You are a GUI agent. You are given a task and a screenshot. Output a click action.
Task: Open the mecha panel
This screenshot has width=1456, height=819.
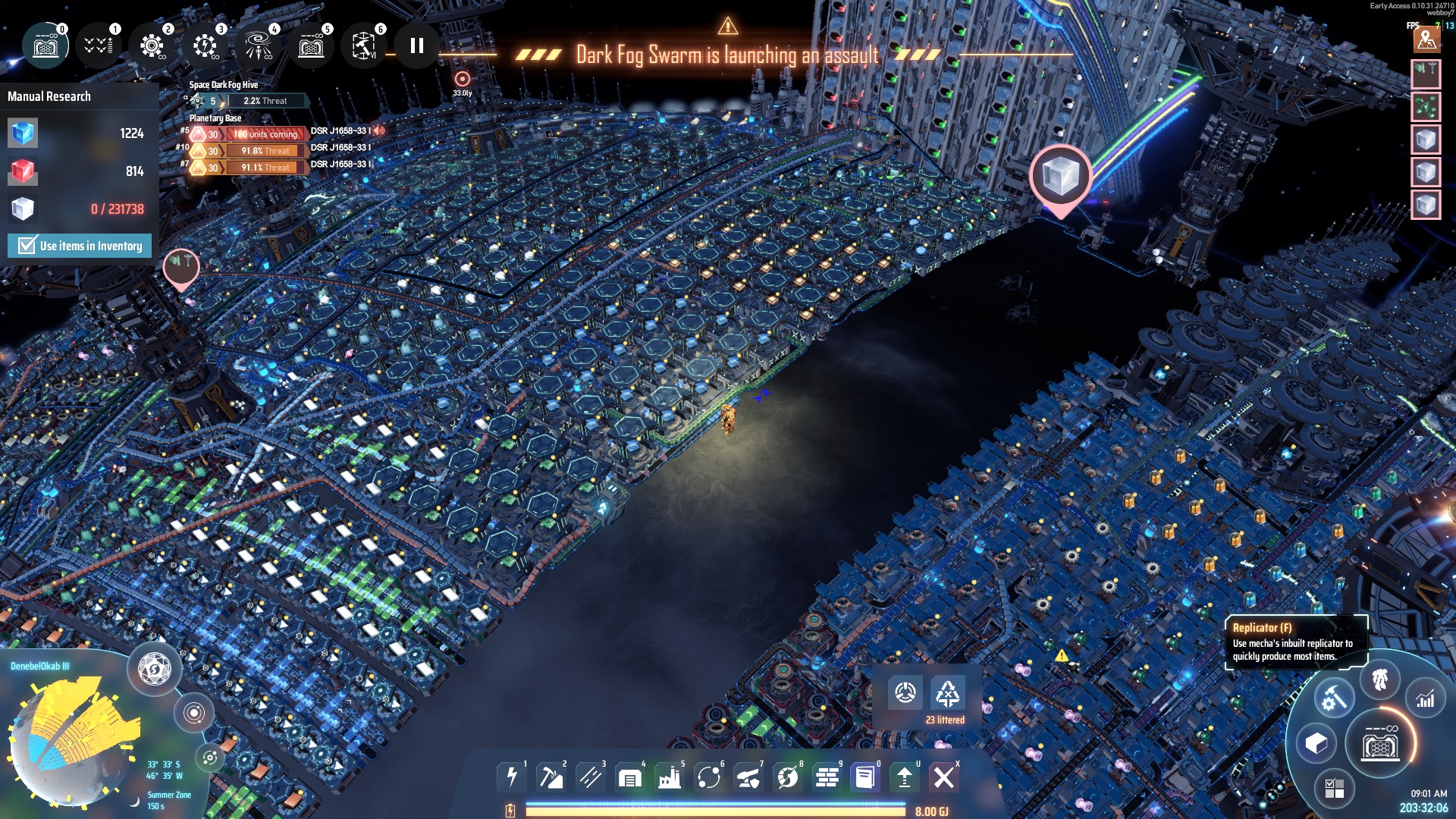(1380, 679)
